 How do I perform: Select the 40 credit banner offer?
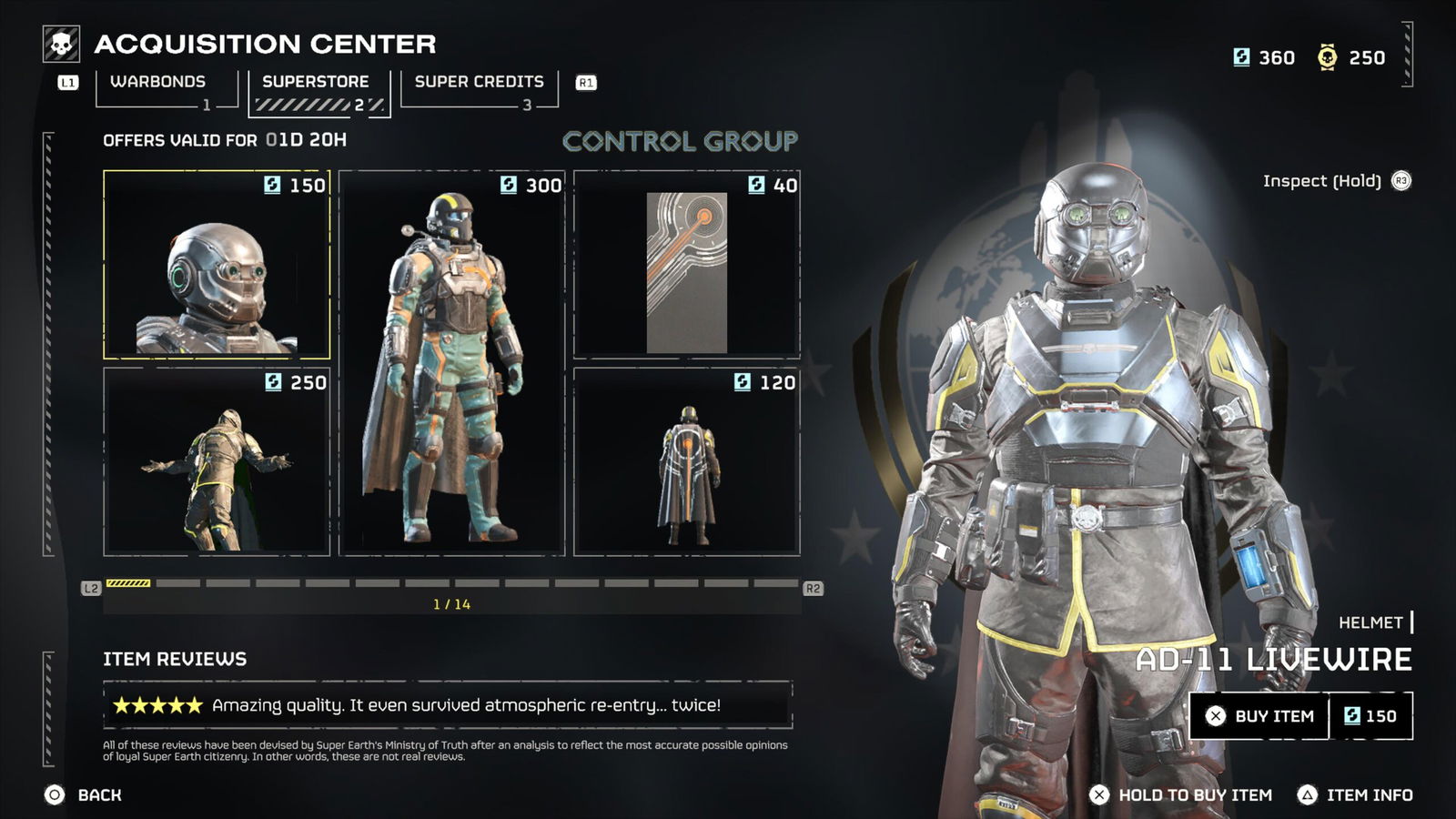click(x=687, y=265)
